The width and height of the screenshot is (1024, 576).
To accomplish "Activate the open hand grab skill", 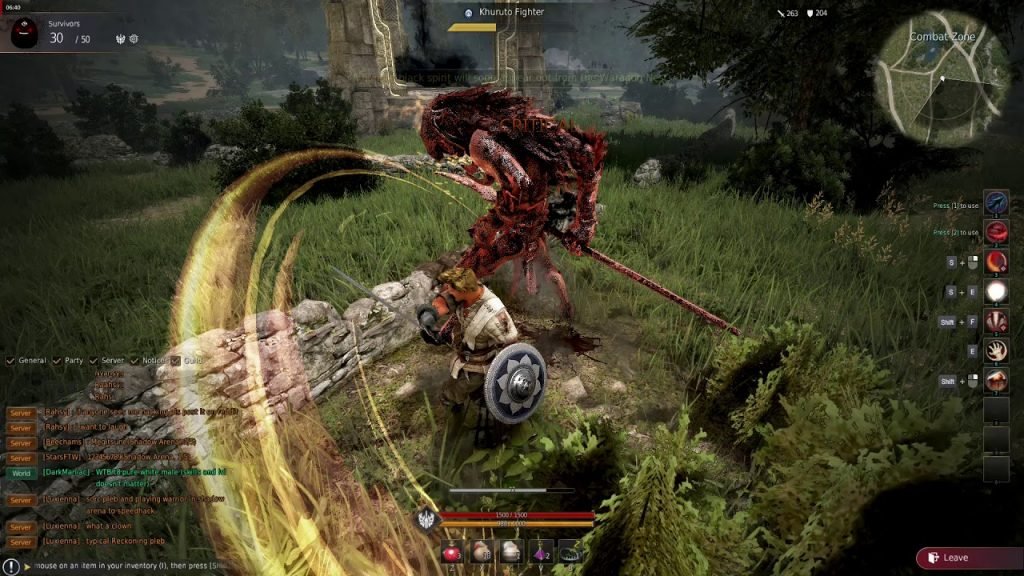I will 996,350.
